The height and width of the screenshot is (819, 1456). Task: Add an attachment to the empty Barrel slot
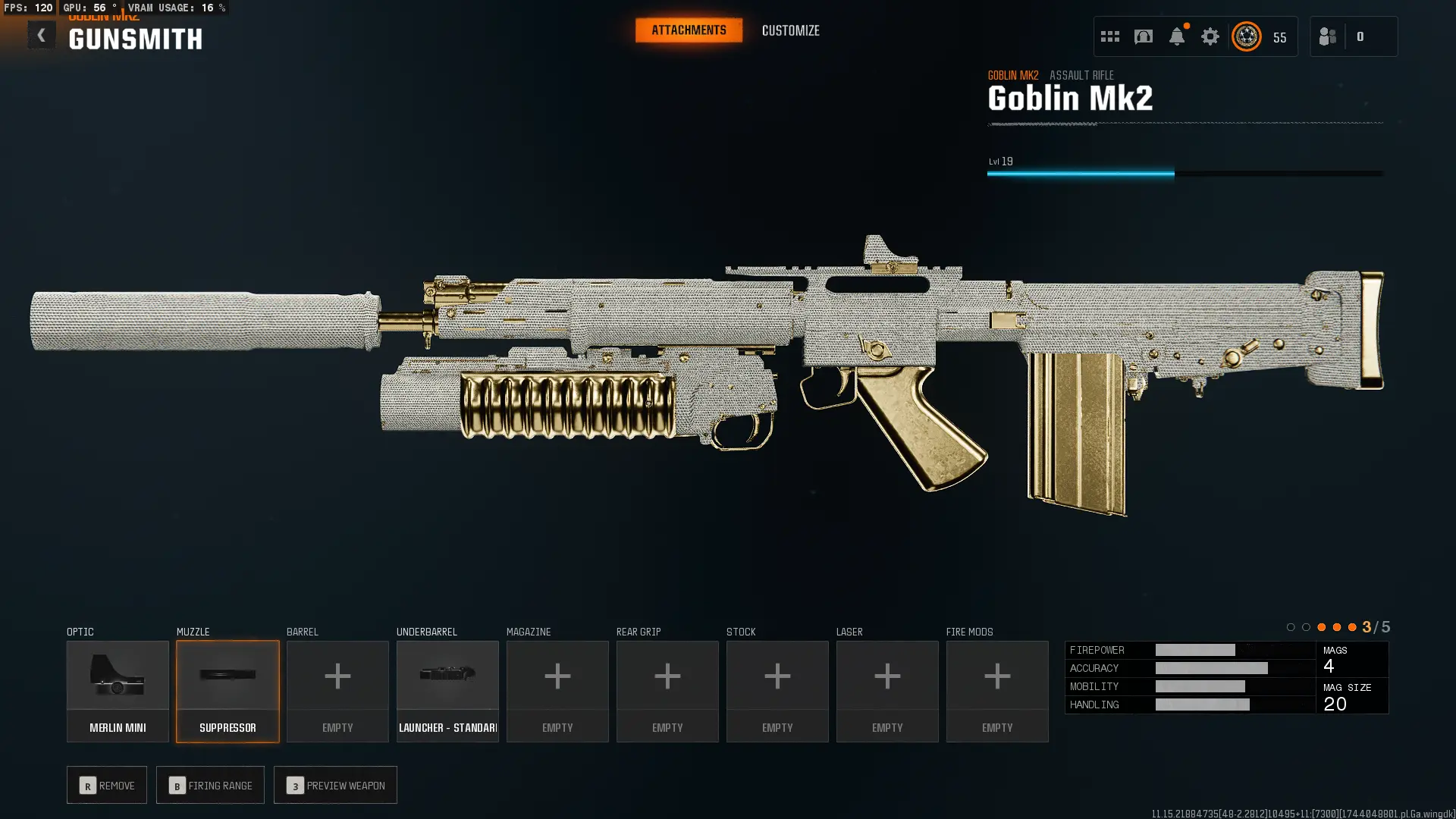click(x=337, y=691)
